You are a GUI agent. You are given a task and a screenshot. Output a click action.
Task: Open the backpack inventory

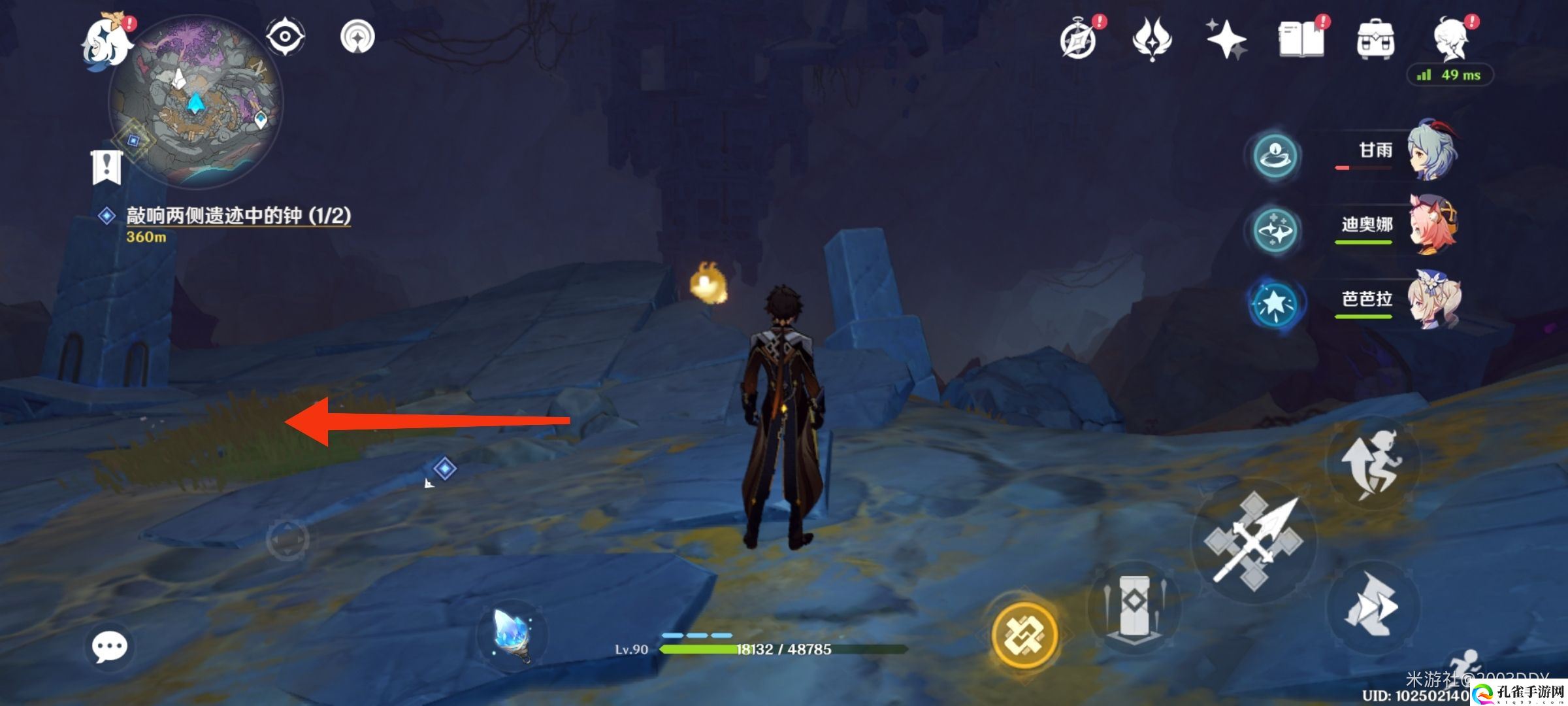[x=1375, y=41]
